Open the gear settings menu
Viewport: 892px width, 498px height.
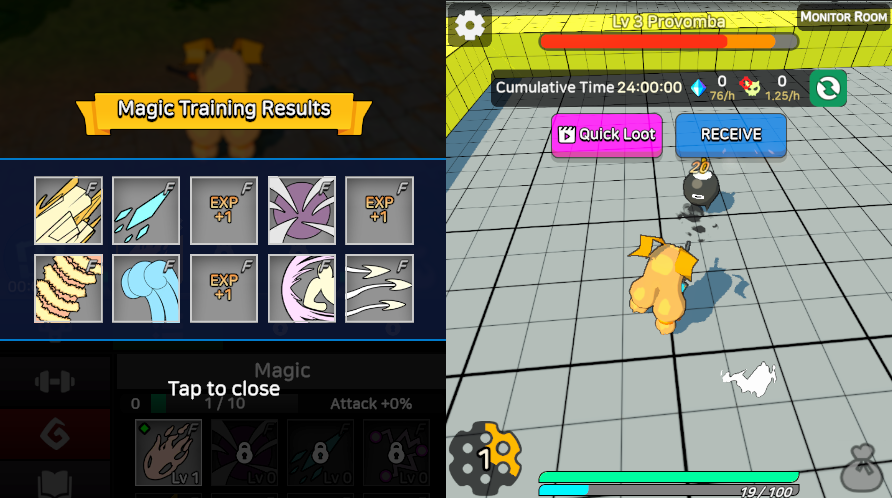point(469,25)
